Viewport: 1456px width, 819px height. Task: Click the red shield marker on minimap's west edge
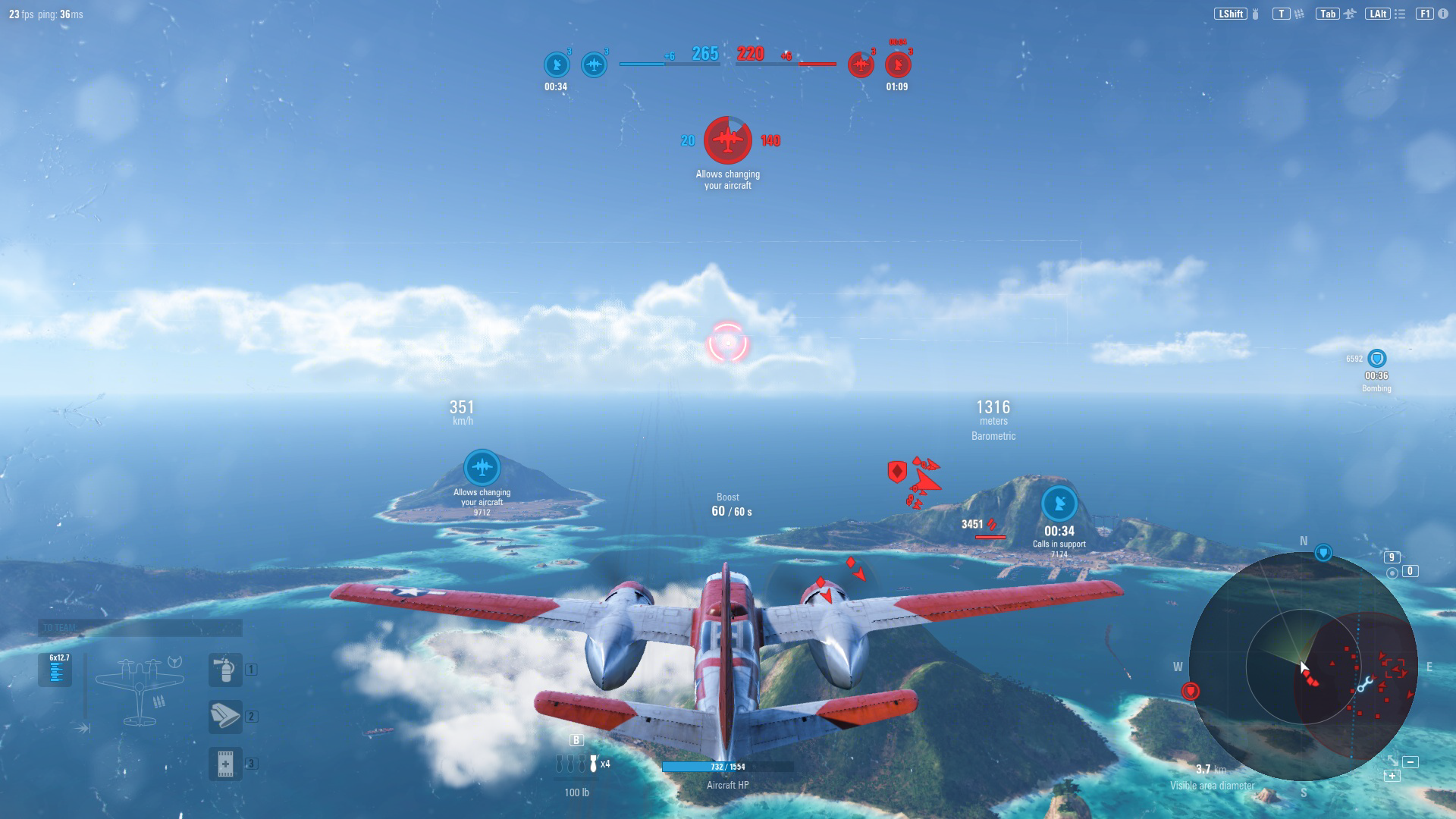(x=1191, y=691)
